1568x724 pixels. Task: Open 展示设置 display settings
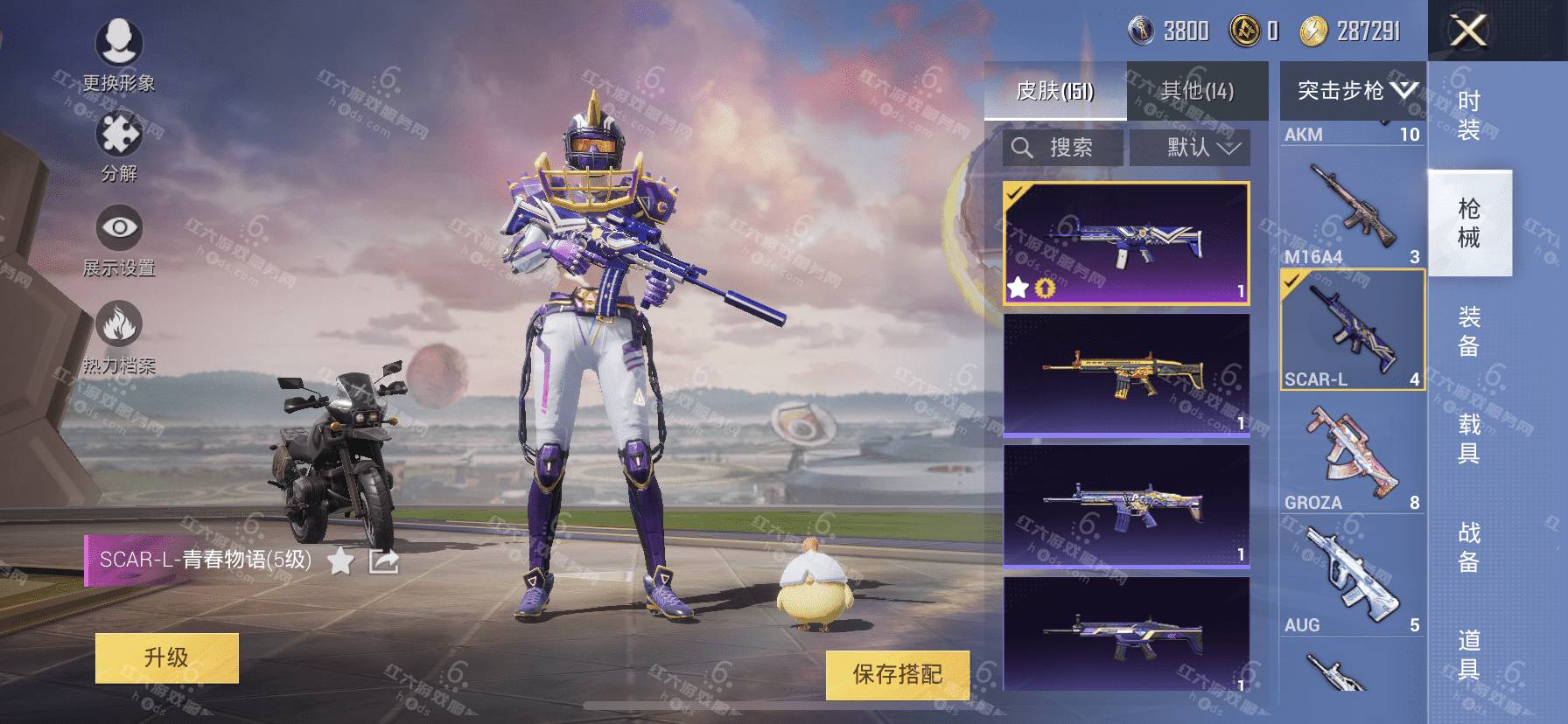119,240
